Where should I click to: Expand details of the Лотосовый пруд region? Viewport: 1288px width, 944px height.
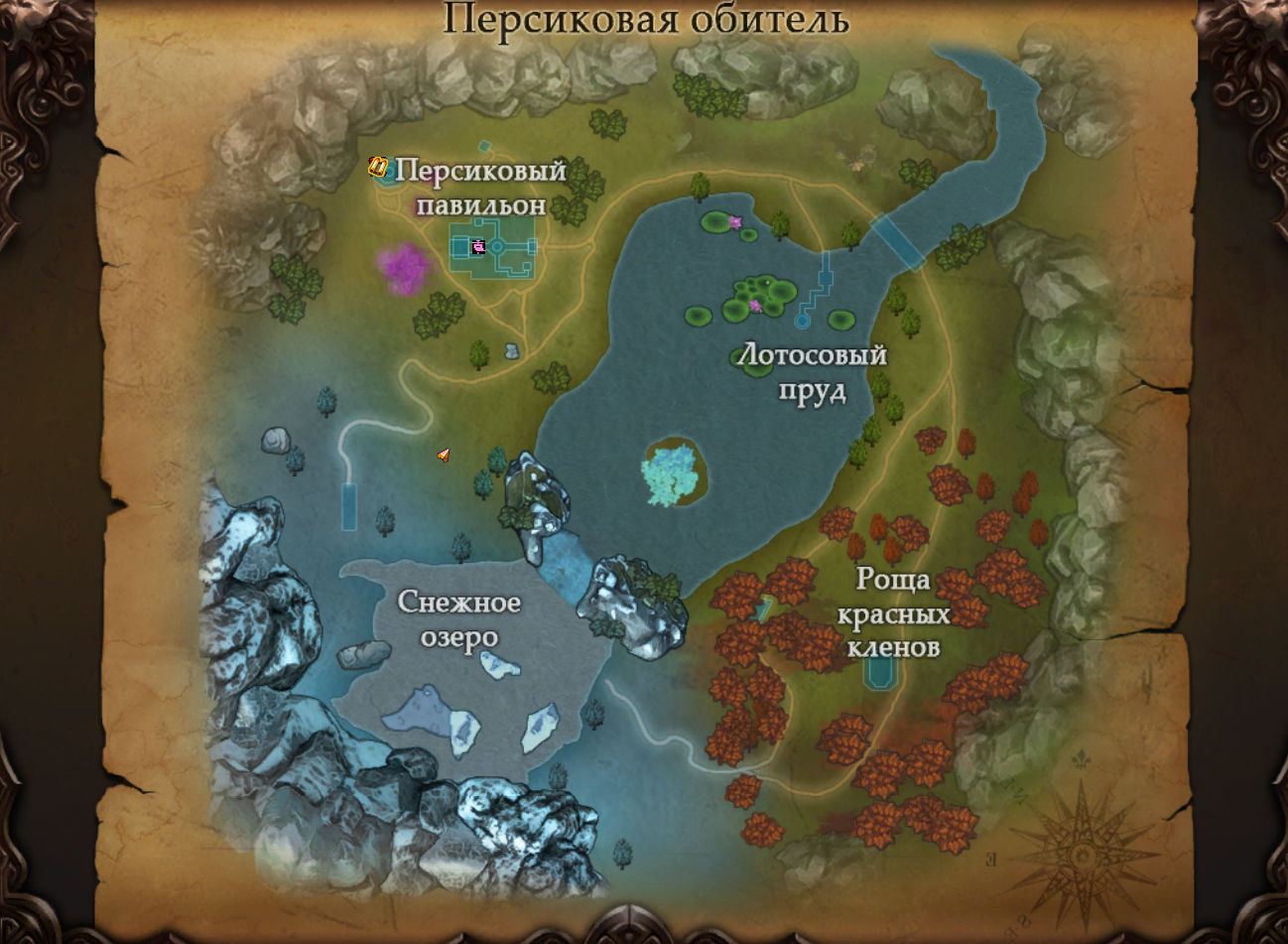click(x=812, y=373)
